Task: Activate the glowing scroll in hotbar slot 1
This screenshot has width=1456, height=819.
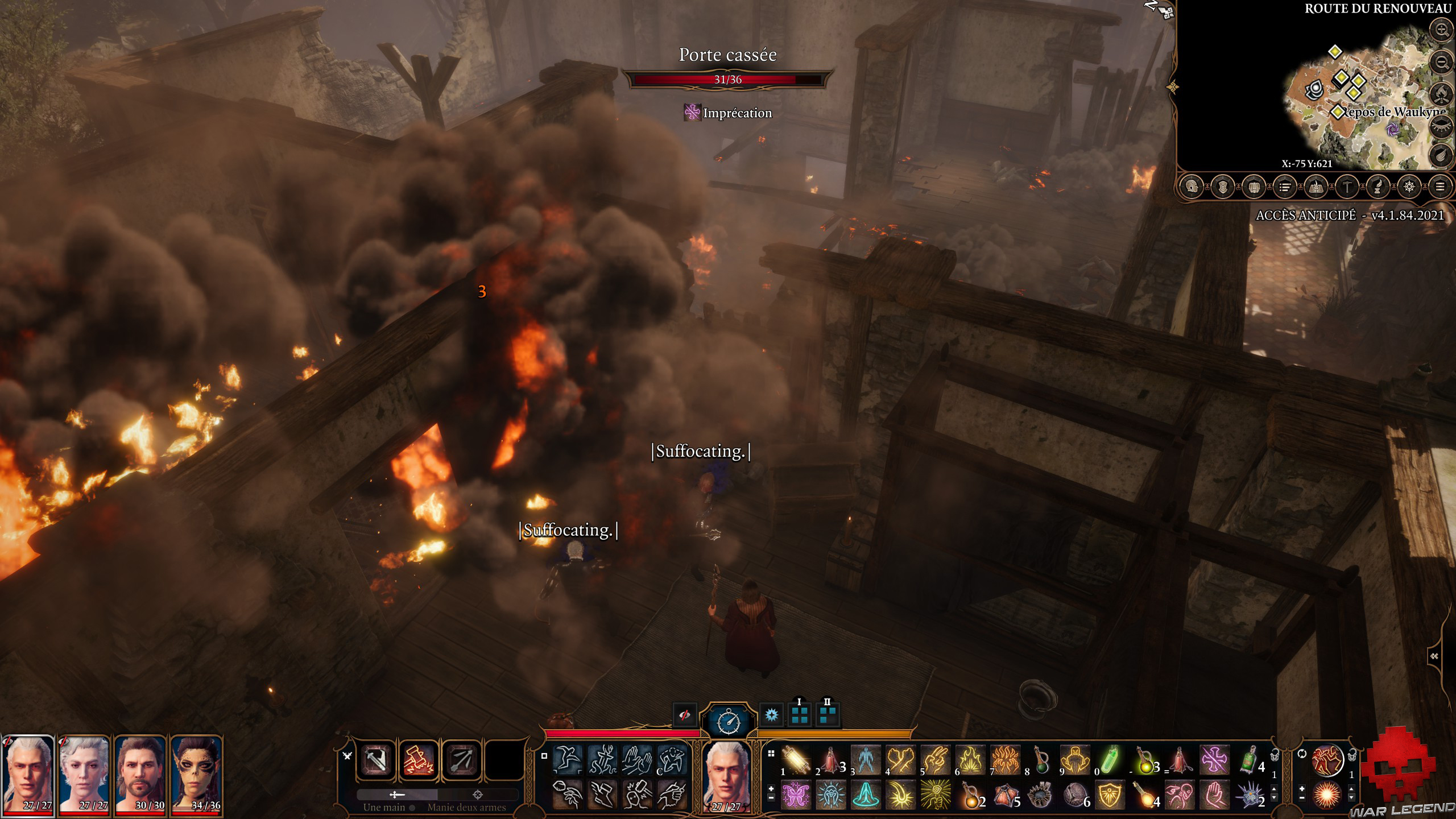Action: pos(796,760)
